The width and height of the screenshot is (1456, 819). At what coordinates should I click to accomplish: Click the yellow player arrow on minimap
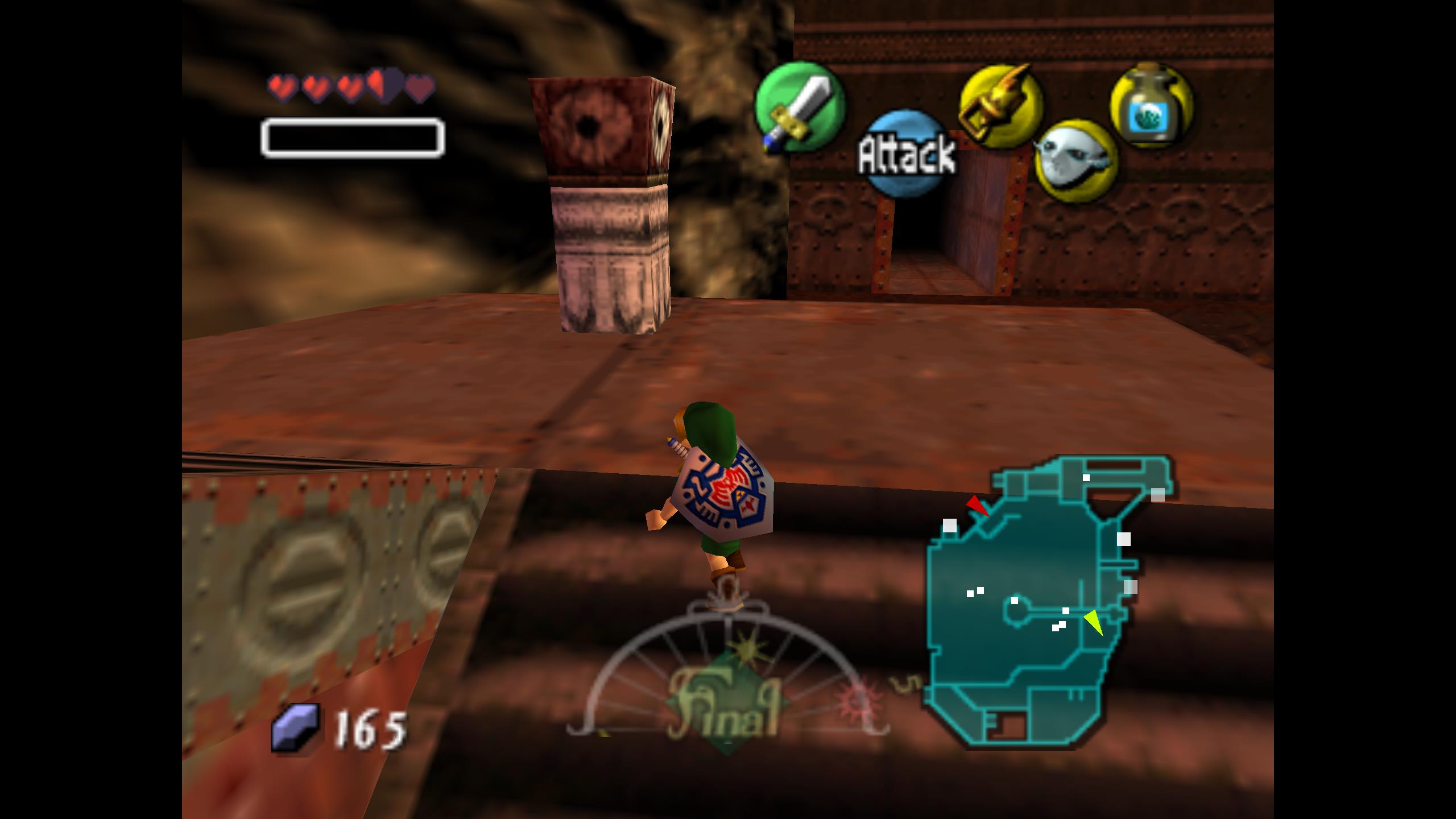[x=1094, y=622]
